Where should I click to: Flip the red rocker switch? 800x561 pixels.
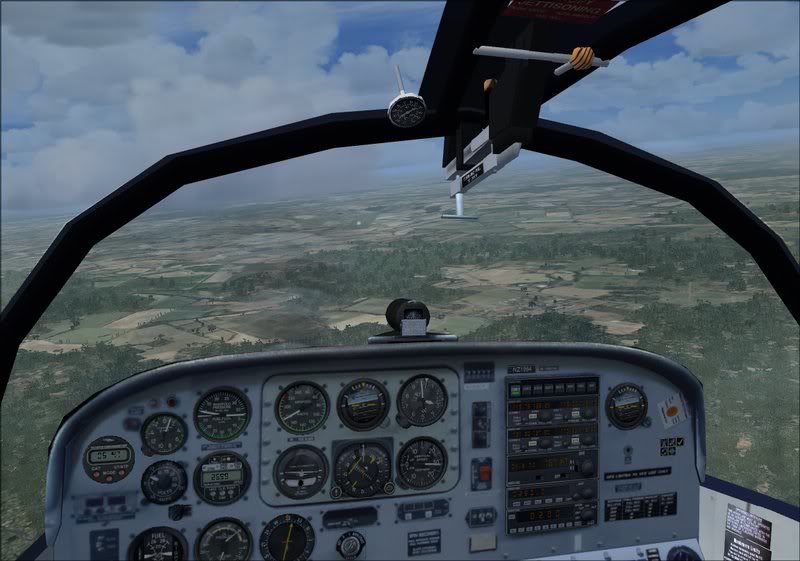pyautogui.click(x=483, y=472)
